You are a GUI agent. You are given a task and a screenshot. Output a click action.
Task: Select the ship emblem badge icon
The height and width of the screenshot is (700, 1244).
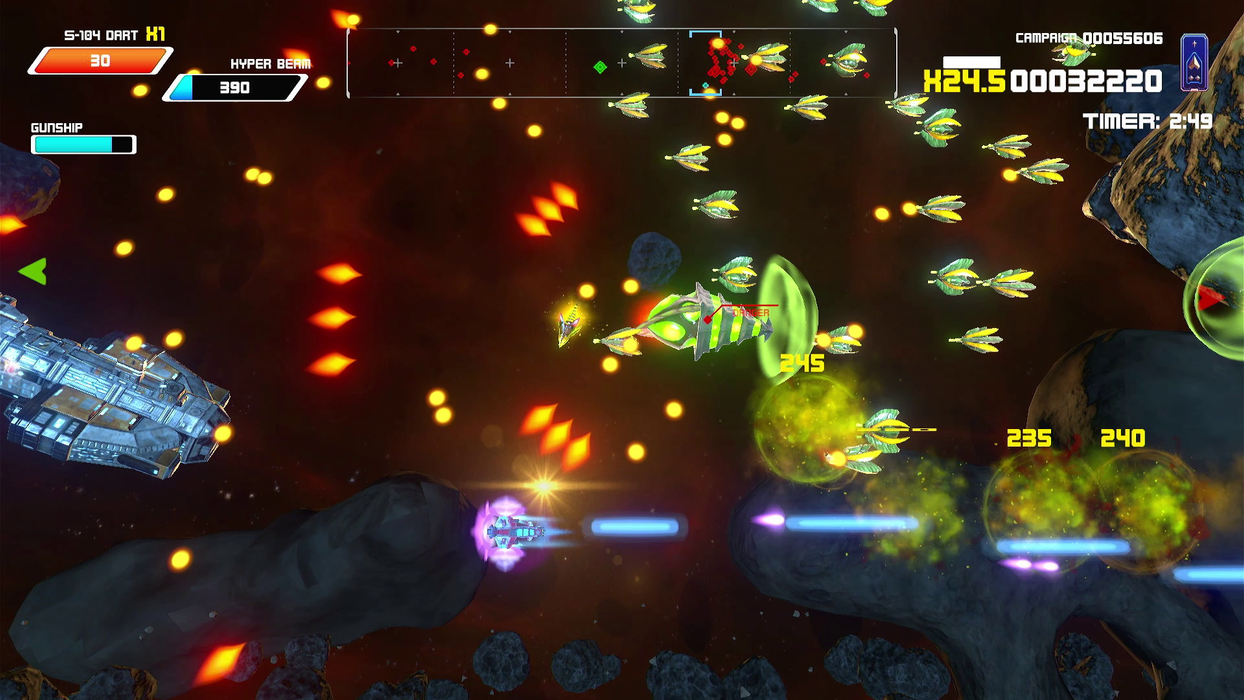pos(1194,62)
